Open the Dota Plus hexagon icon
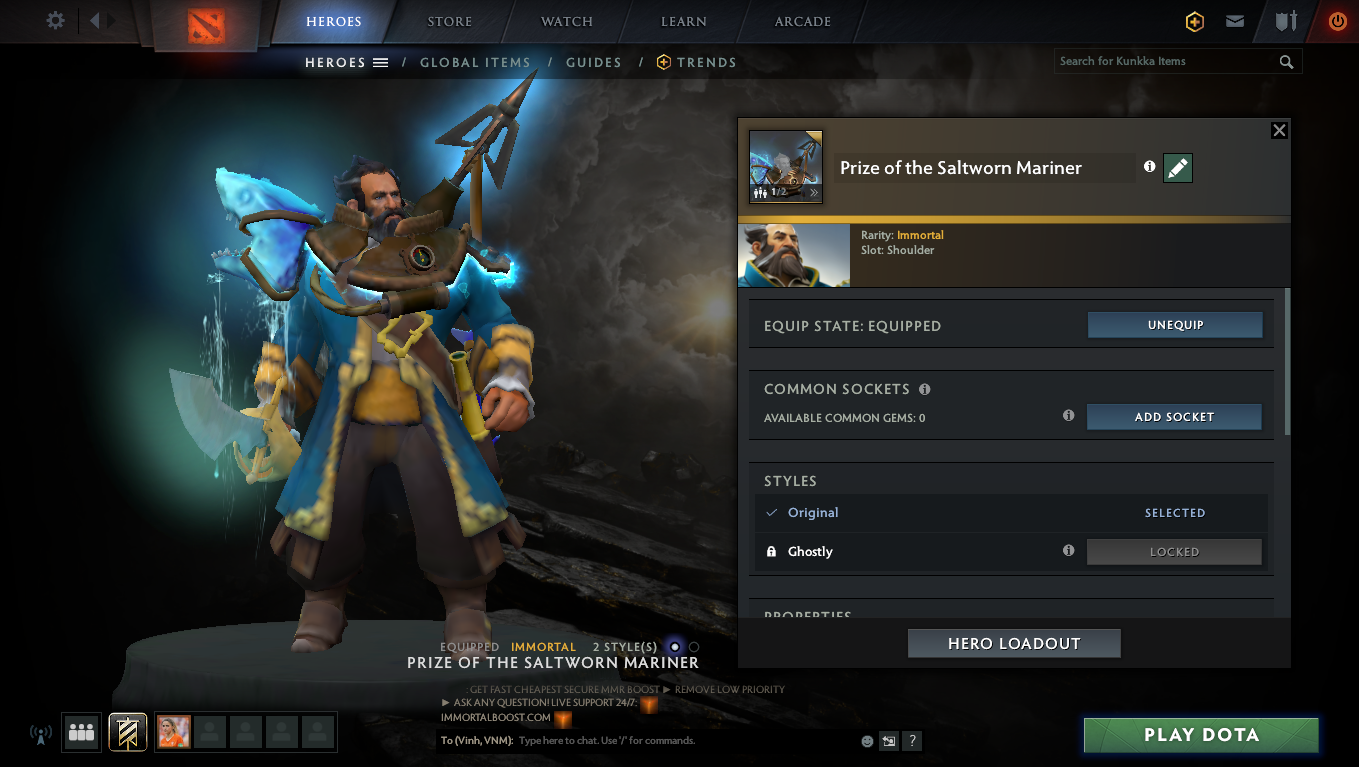The height and width of the screenshot is (767, 1359). pos(1194,21)
